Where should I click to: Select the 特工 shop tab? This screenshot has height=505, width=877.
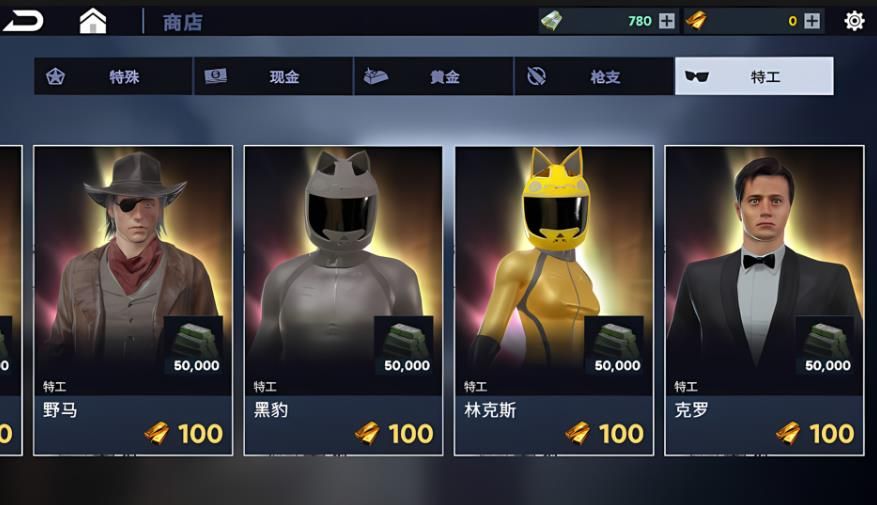pos(754,77)
